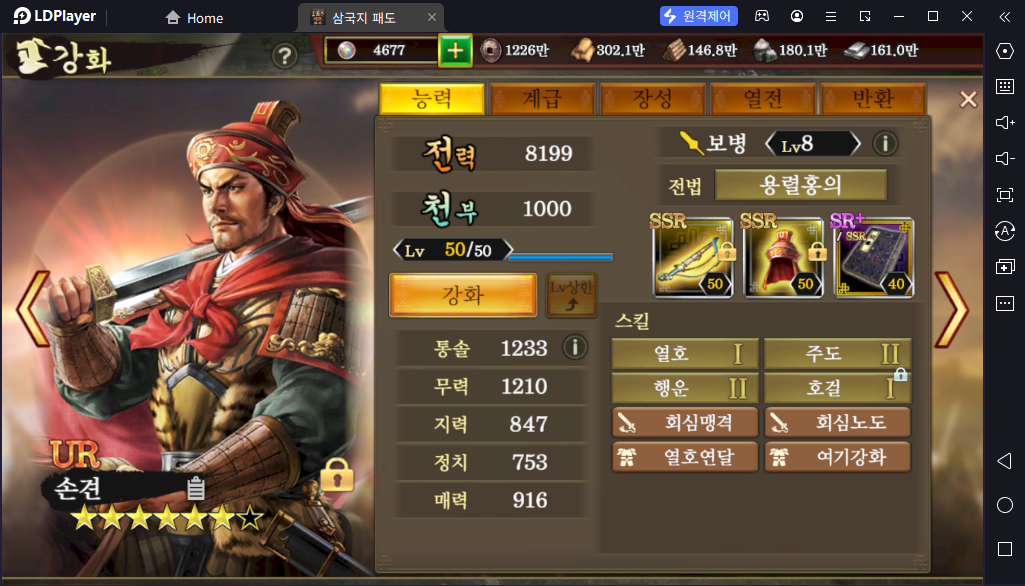The image size is (1025, 586).
Task: Click the orange 강화 button
Action: pos(463,296)
